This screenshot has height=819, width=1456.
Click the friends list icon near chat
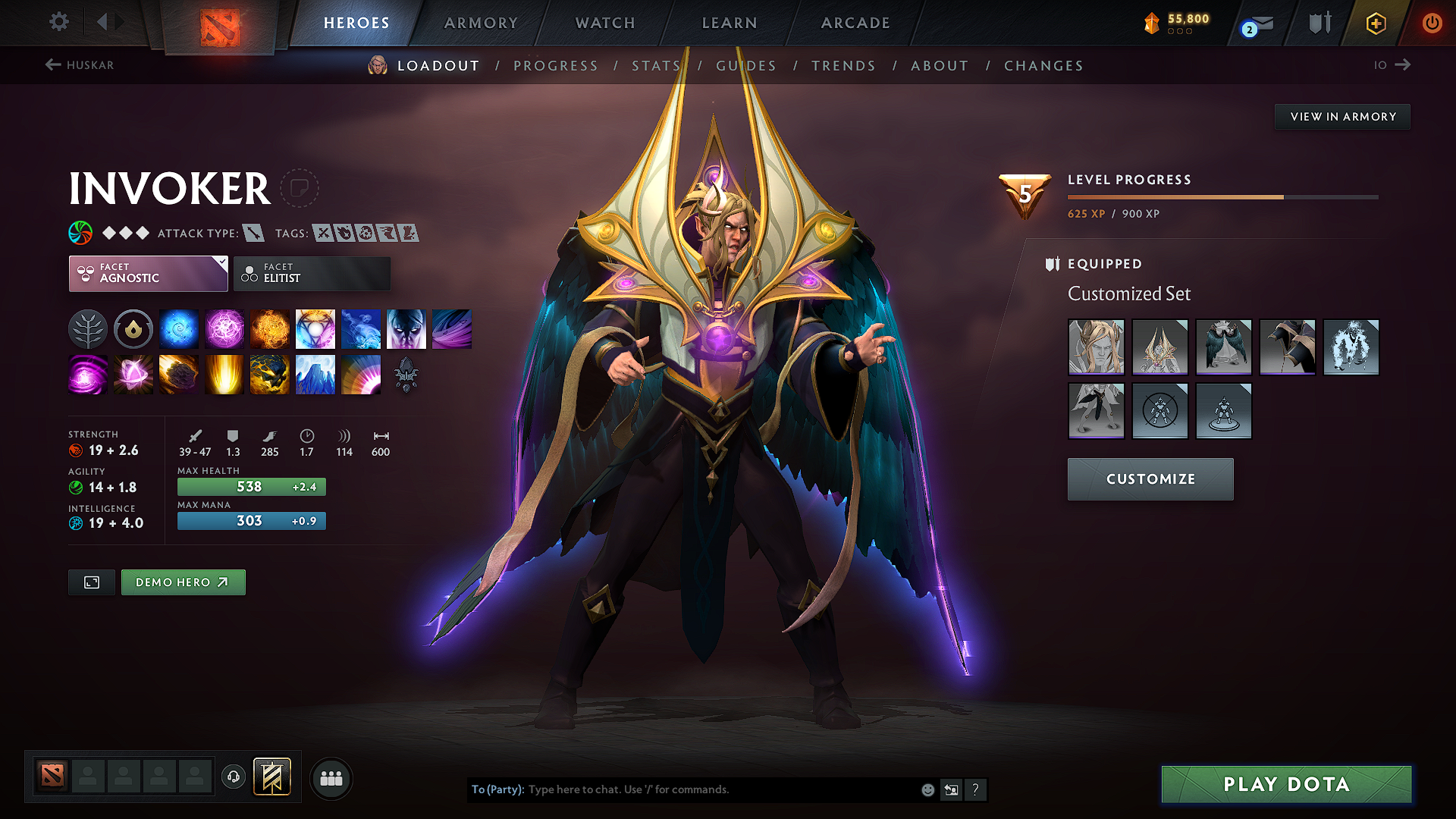[331, 778]
